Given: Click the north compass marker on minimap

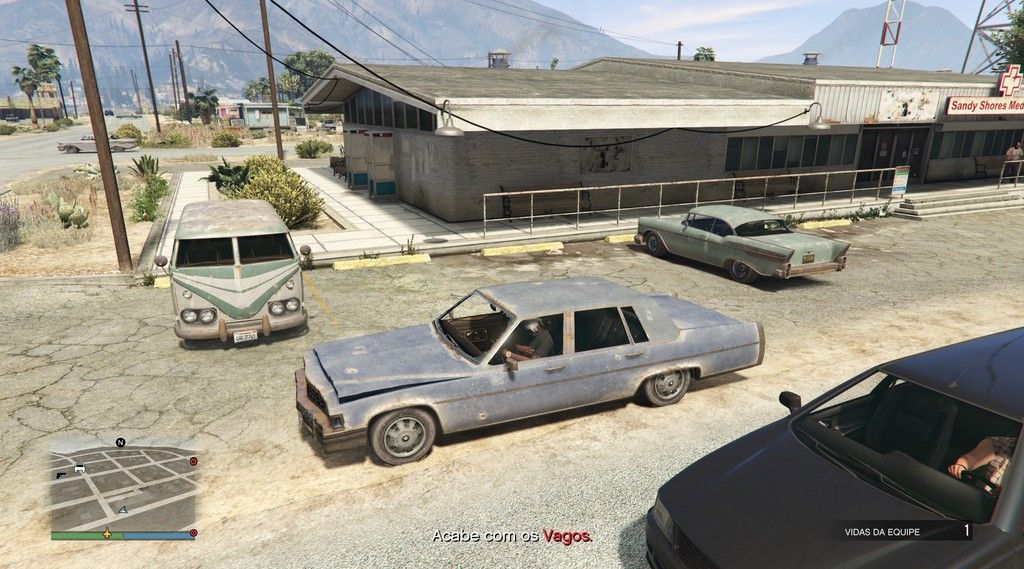Looking at the screenshot, I should tap(120, 442).
